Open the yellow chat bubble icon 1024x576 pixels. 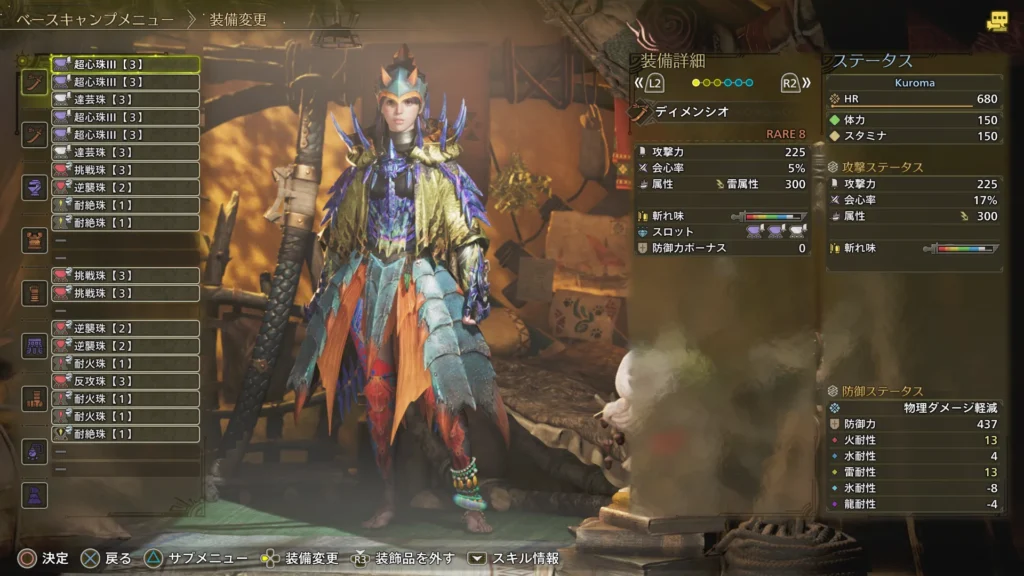coord(996,21)
